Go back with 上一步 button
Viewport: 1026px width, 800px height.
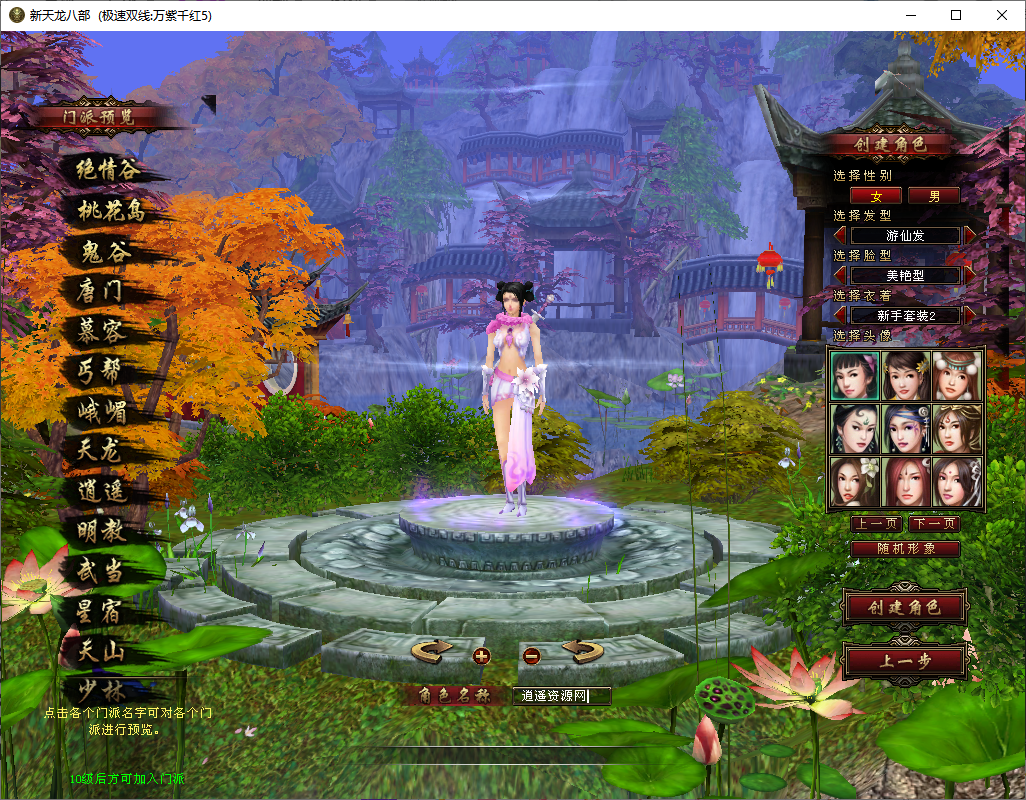tap(905, 660)
